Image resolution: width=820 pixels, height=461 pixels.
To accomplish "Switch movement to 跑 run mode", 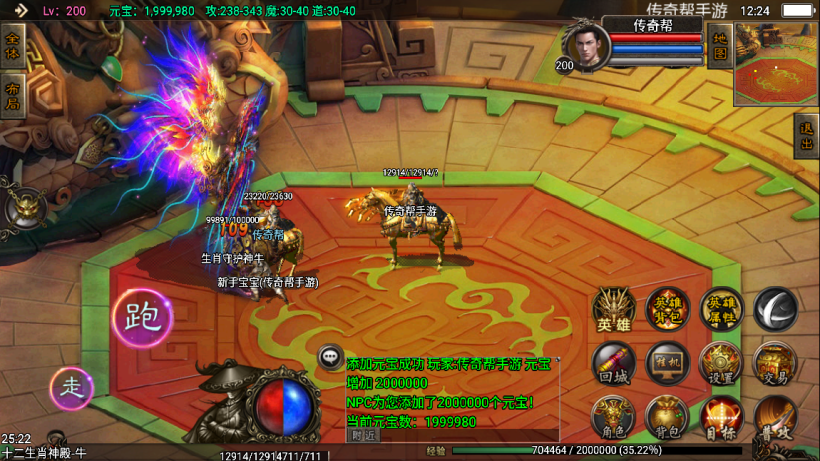I will click(142, 318).
